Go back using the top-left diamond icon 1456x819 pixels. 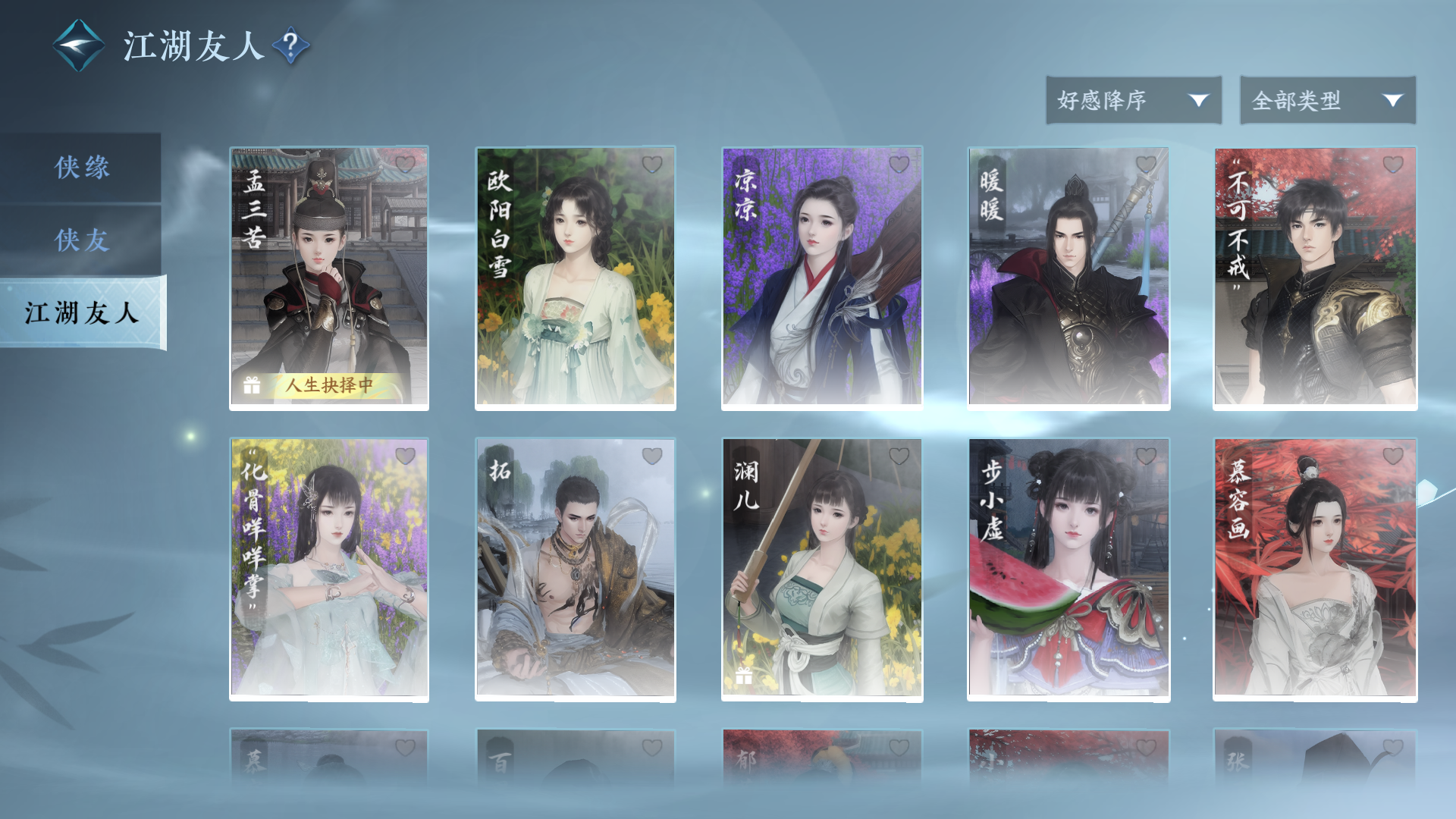tap(78, 45)
